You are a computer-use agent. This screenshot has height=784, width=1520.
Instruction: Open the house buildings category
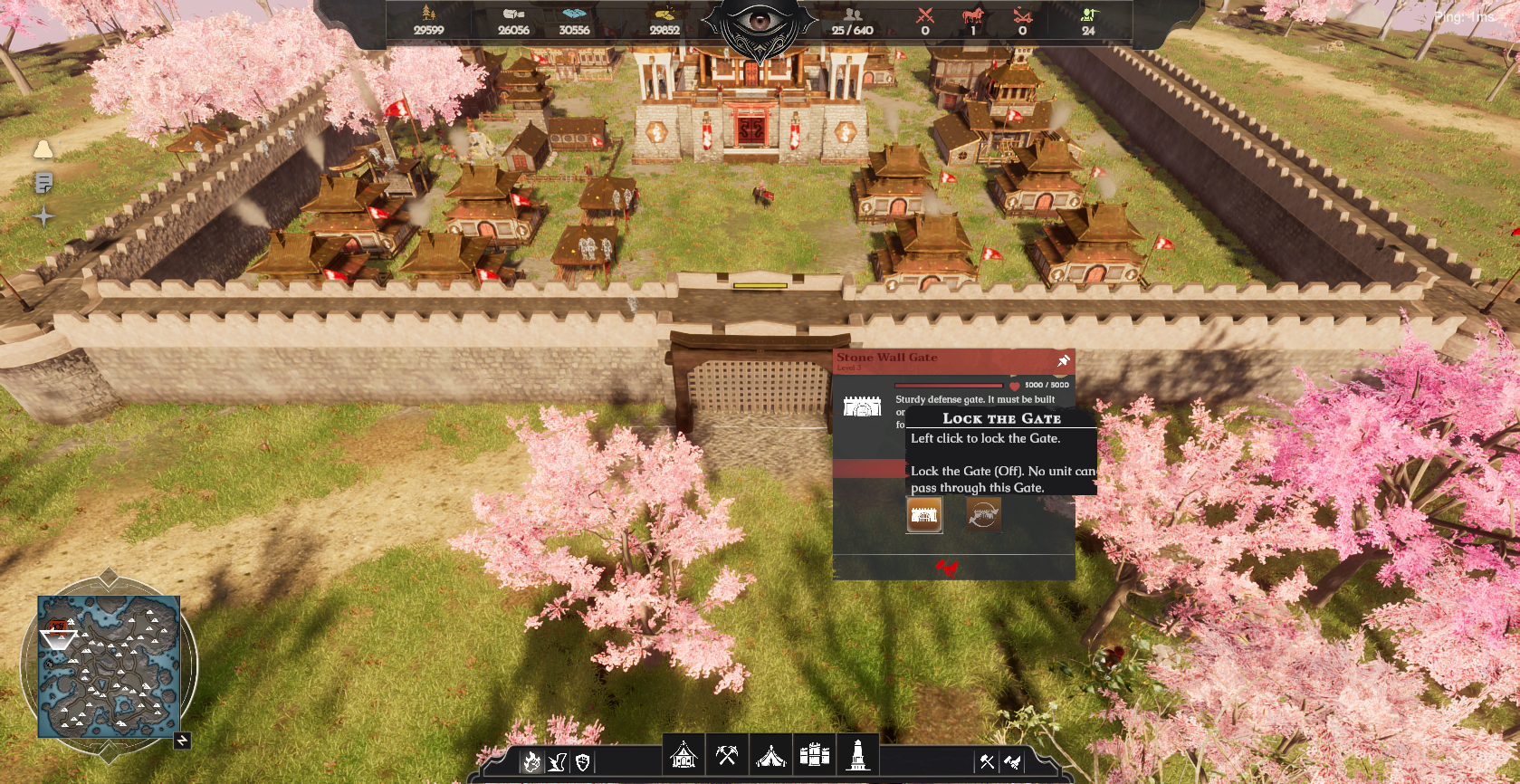tap(684, 754)
